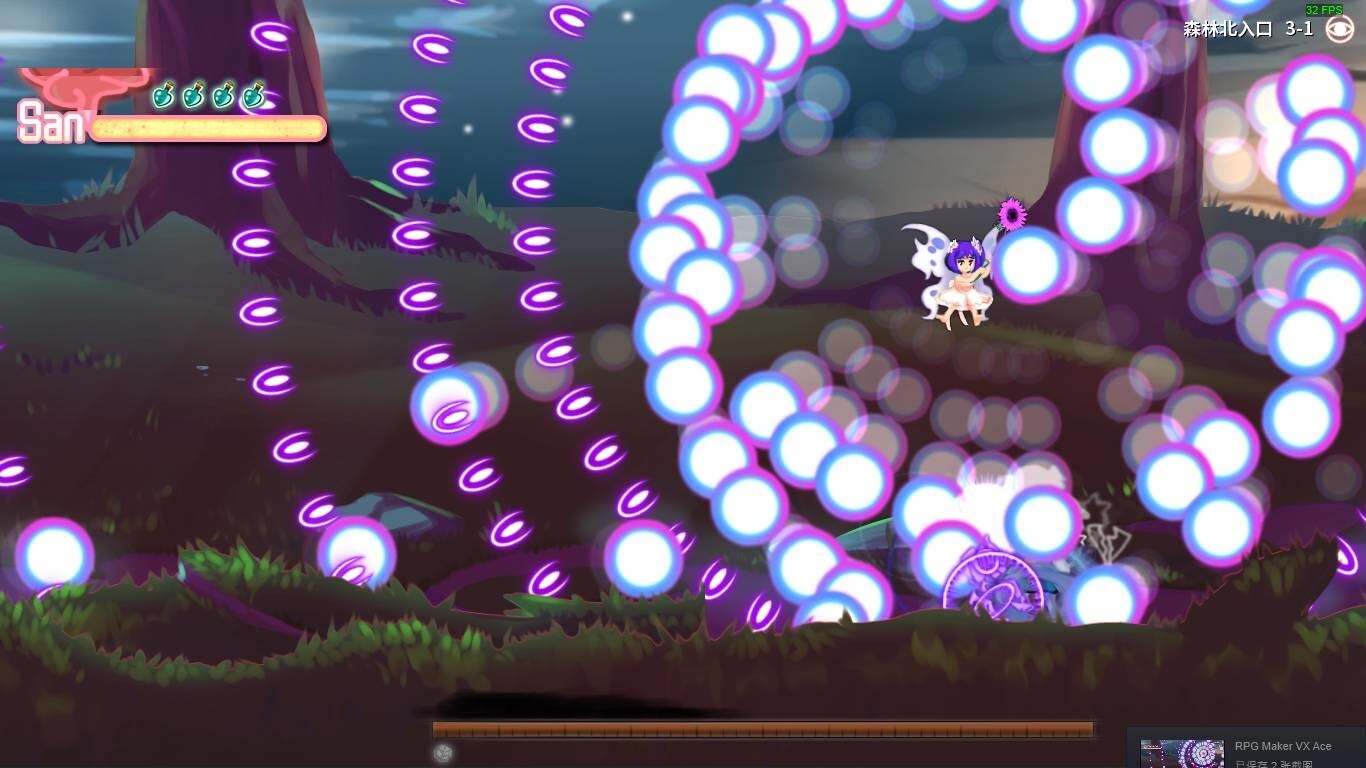The width and height of the screenshot is (1366, 768).
Task: Click the question mark above the boss
Action: click(x=1083, y=538)
